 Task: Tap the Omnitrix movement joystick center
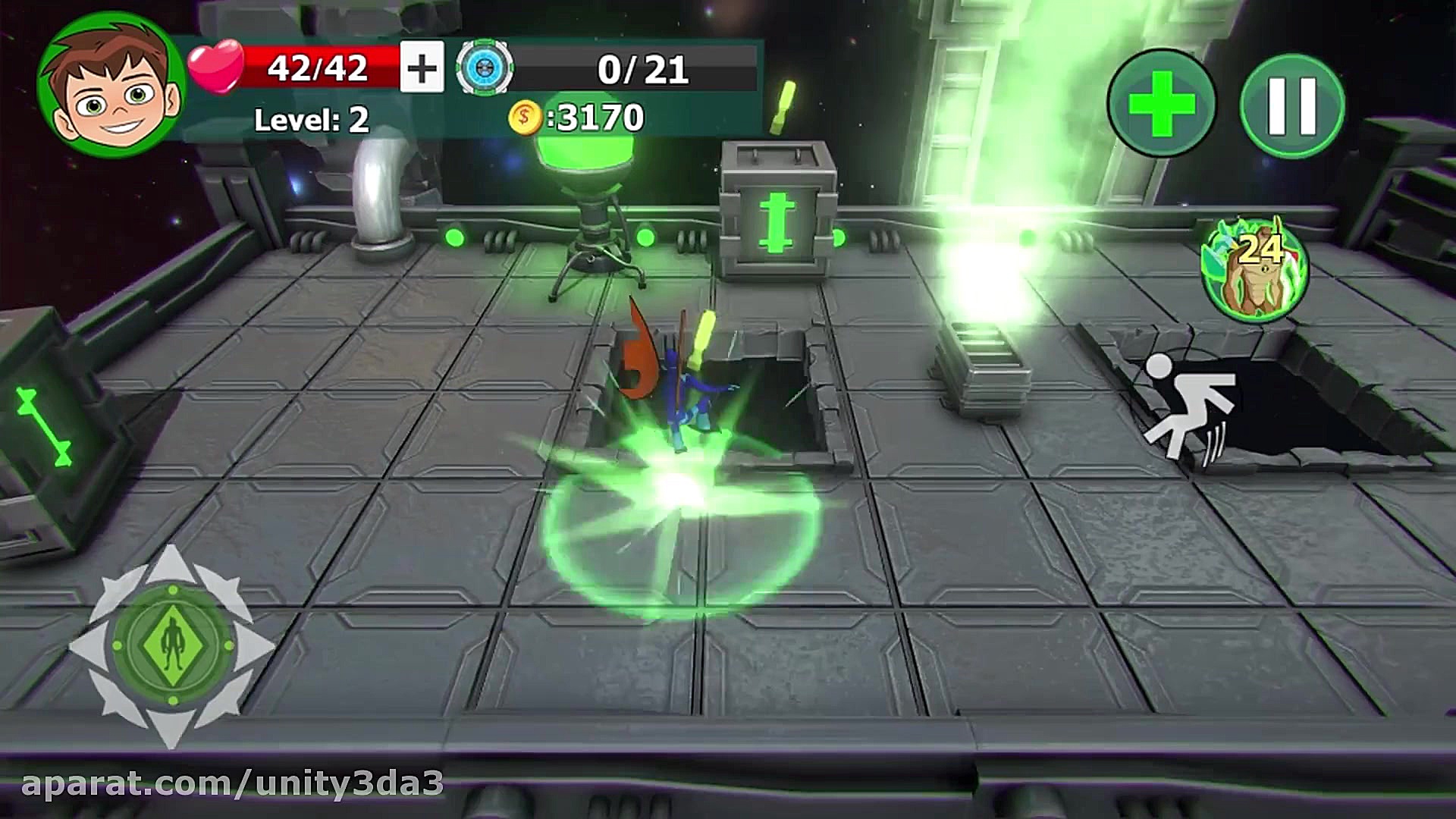point(173,645)
